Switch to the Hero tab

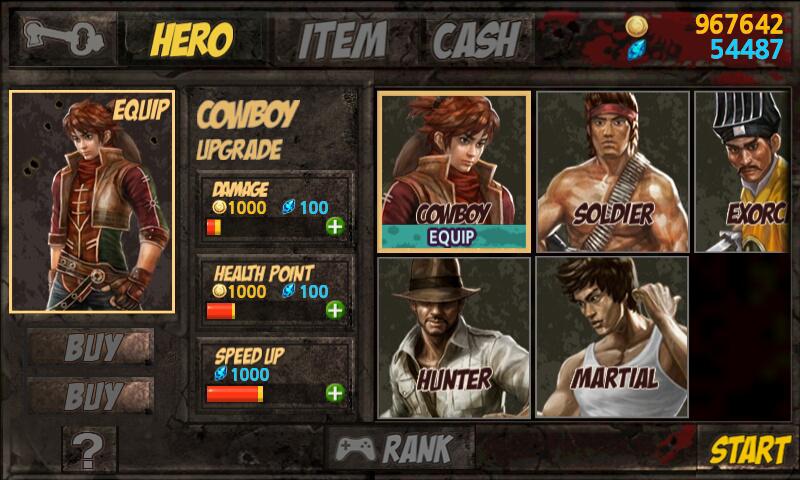pyautogui.click(x=190, y=38)
